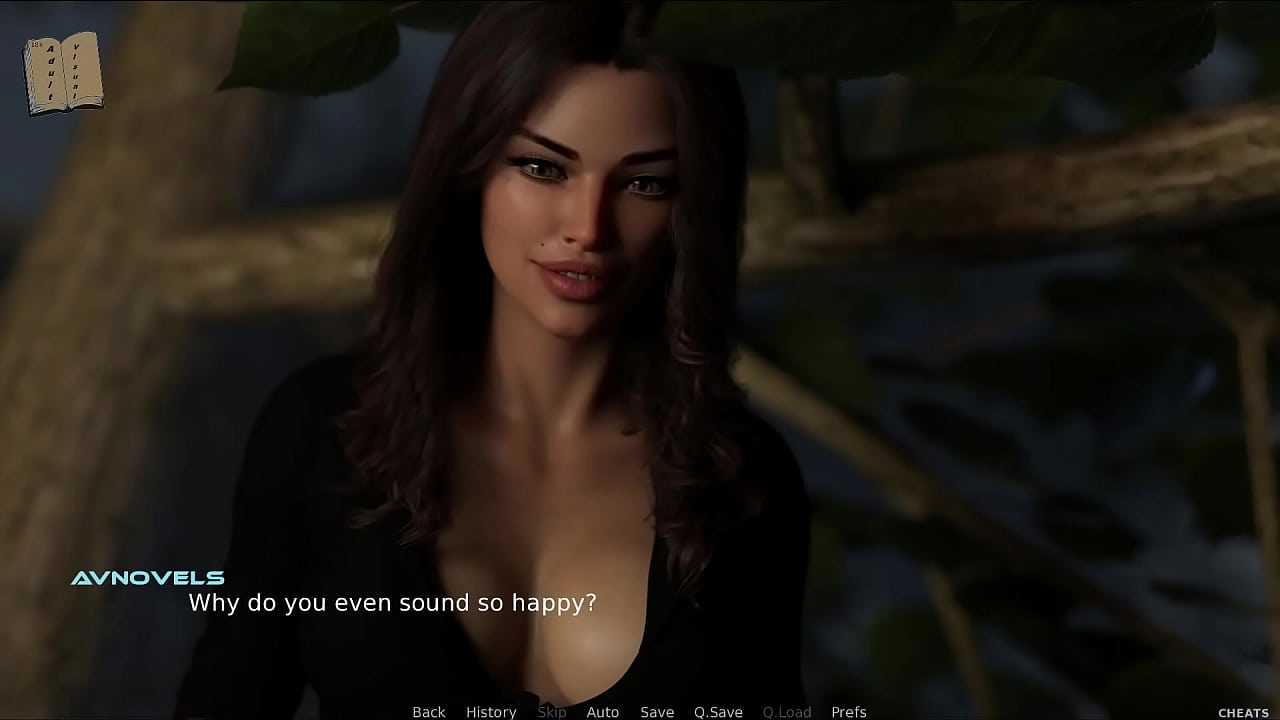Go back one line with Back
Viewport: 1280px width, 720px height.
pyautogui.click(x=429, y=712)
